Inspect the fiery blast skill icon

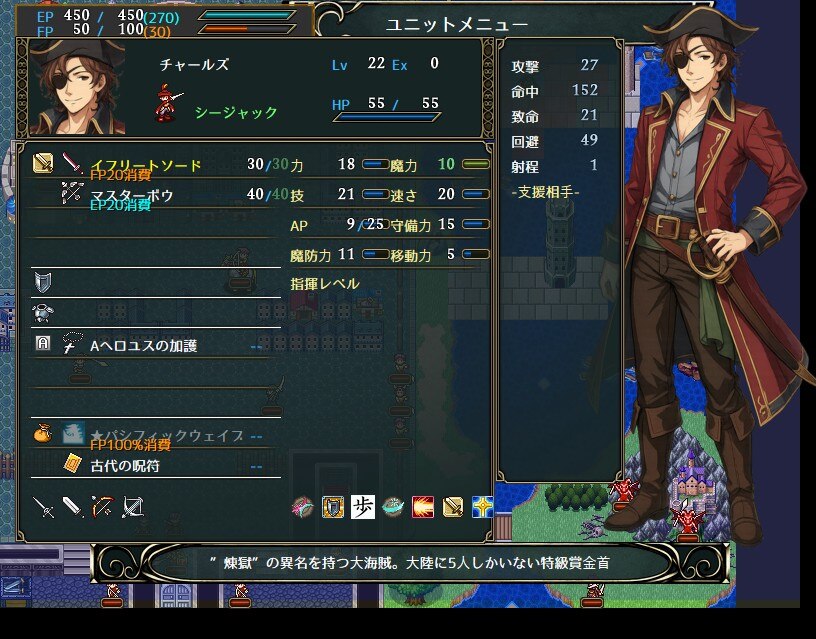[422, 507]
